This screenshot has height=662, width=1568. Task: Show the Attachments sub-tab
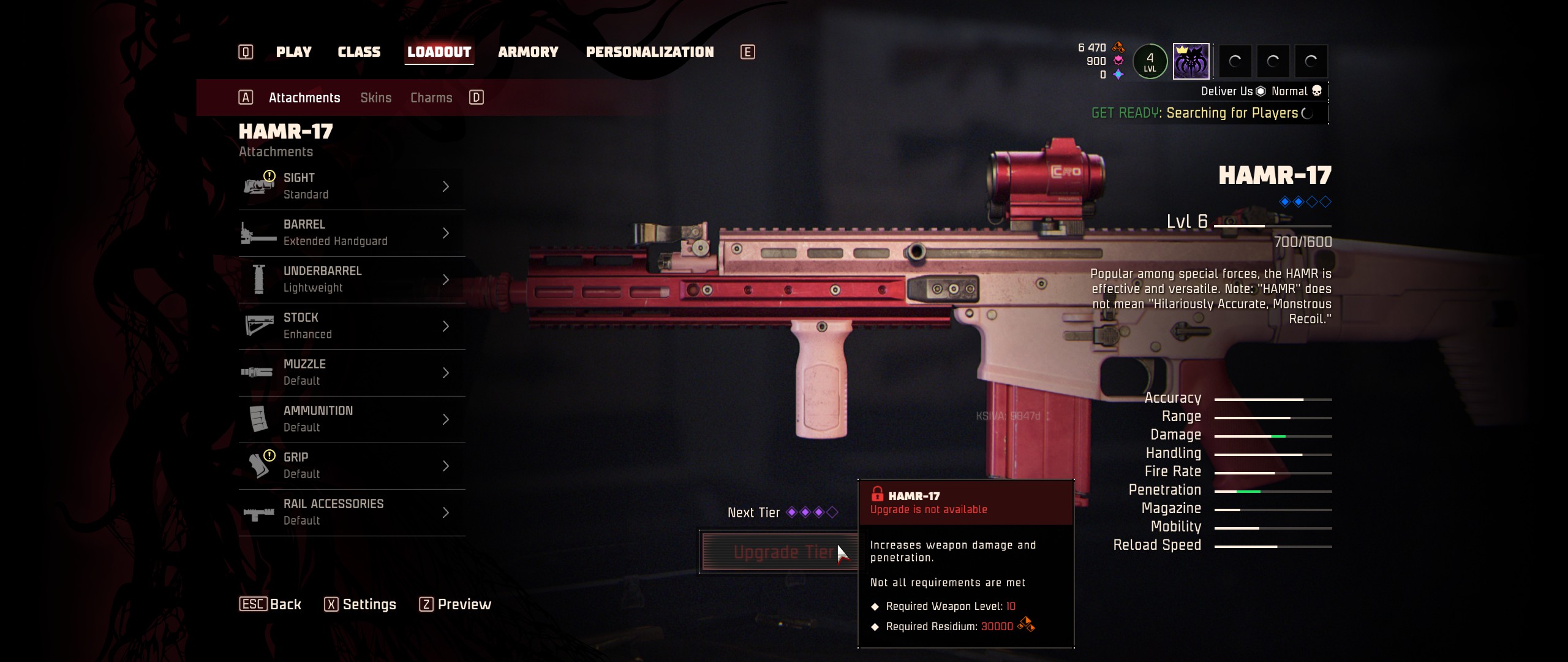[304, 98]
